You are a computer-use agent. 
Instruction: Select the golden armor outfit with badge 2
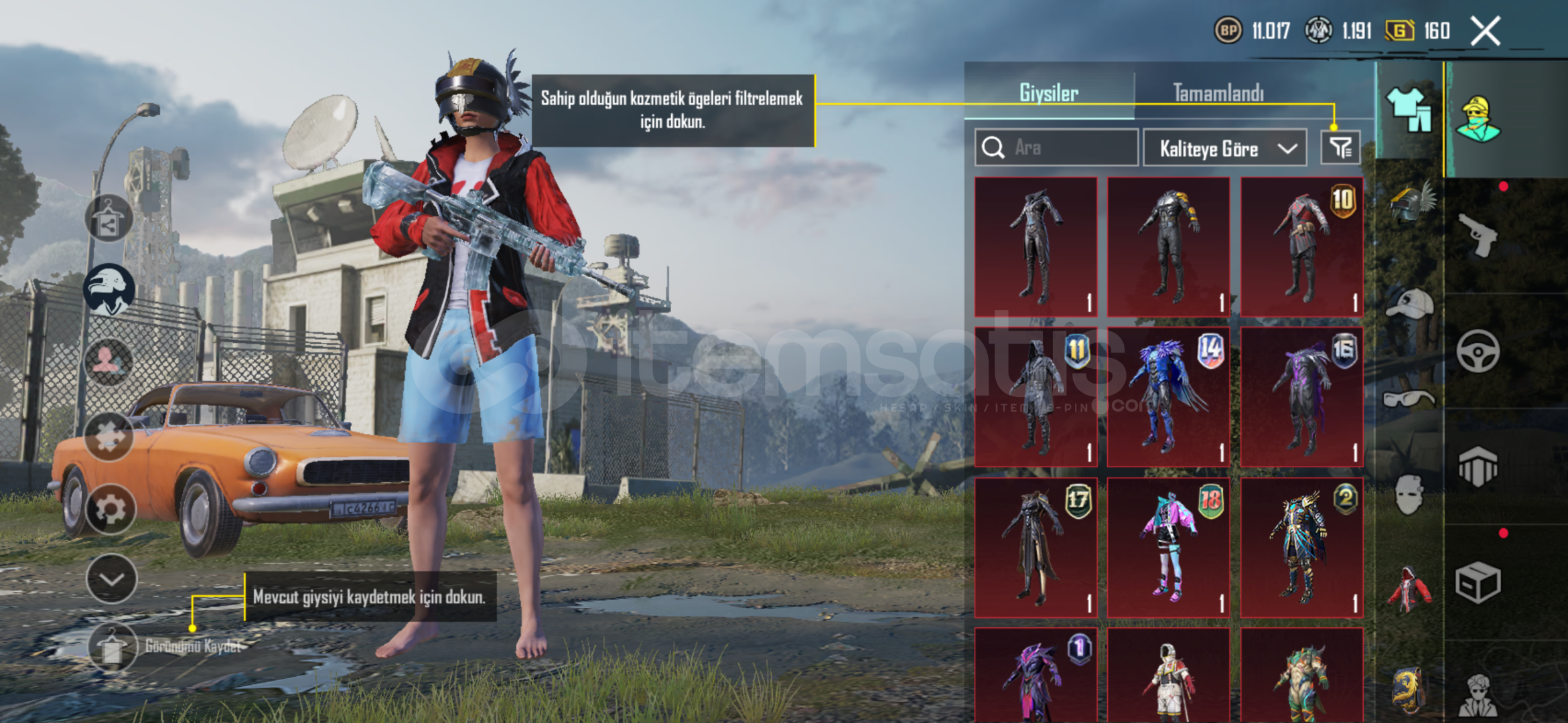point(1301,547)
